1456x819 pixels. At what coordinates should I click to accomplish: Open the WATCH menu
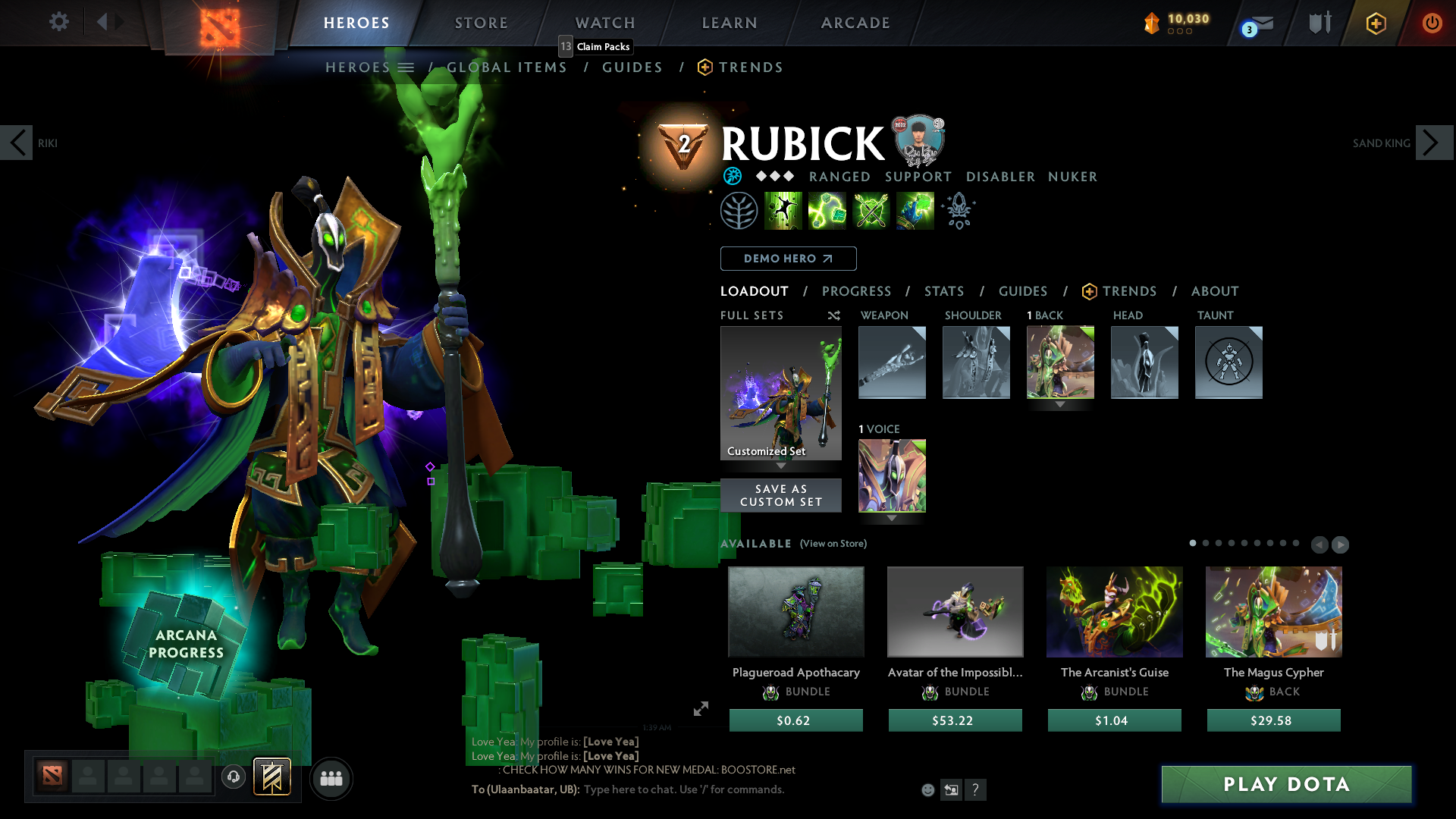(604, 23)
